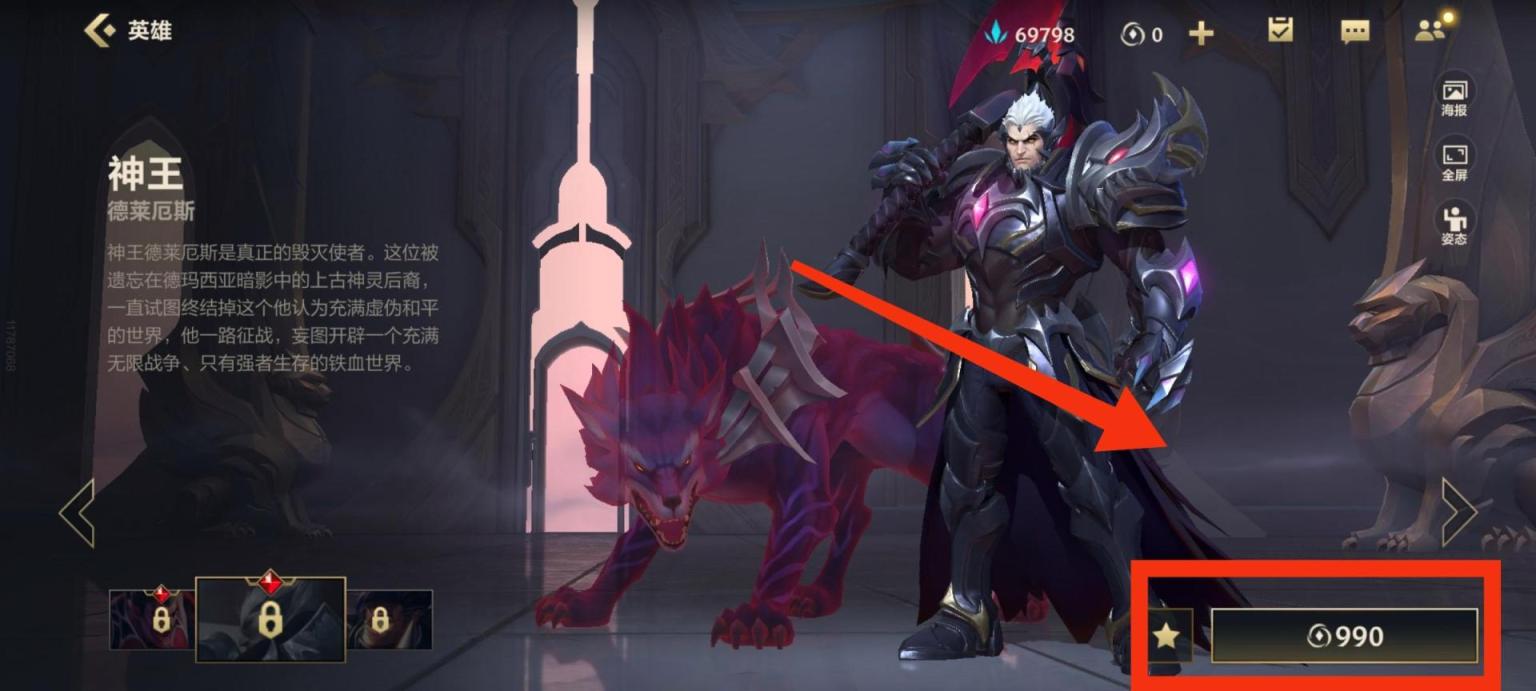Click the star favorite button

coord(1167,635)
